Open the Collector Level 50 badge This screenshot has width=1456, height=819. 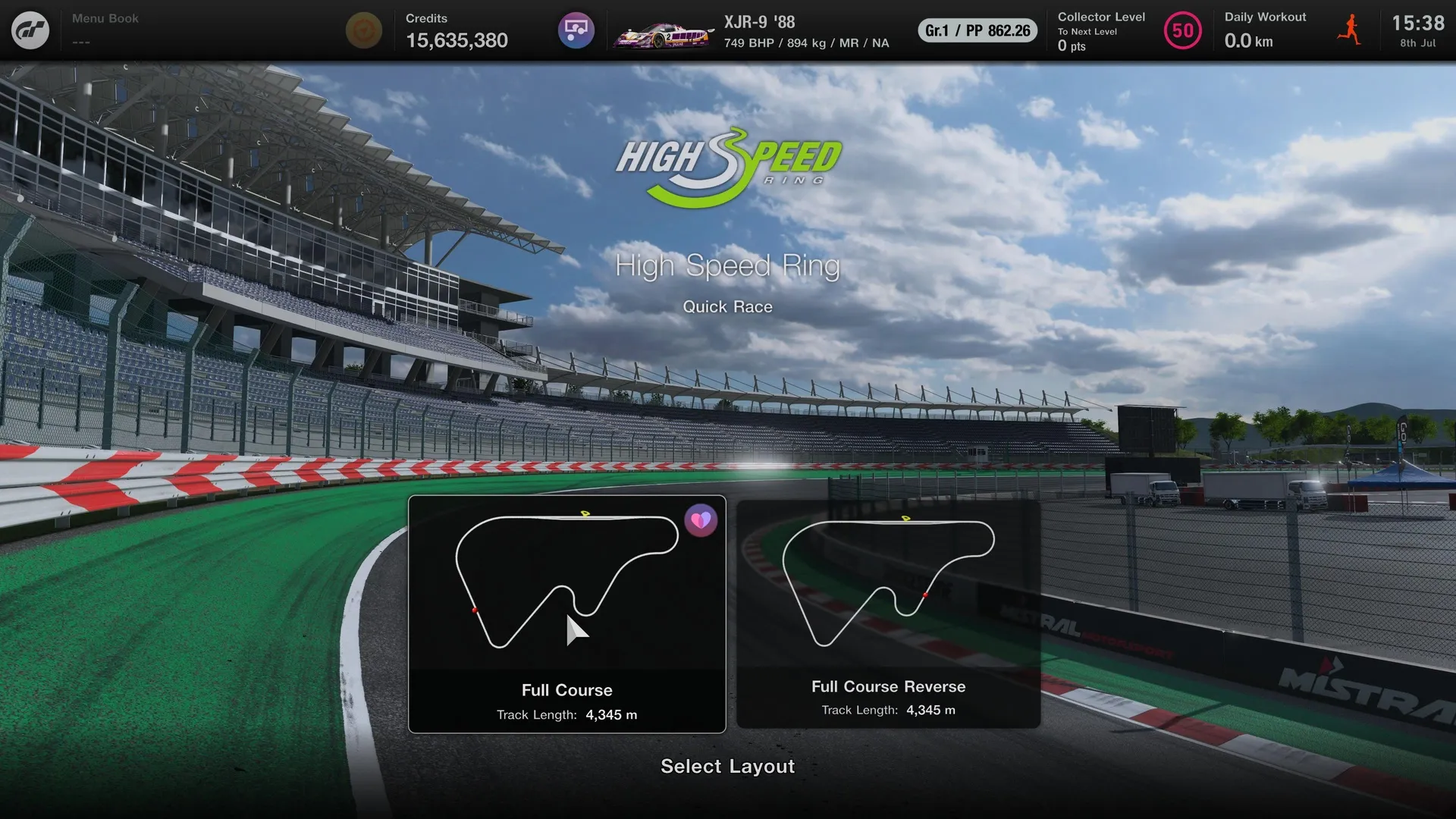click(x=1182, y=31)
